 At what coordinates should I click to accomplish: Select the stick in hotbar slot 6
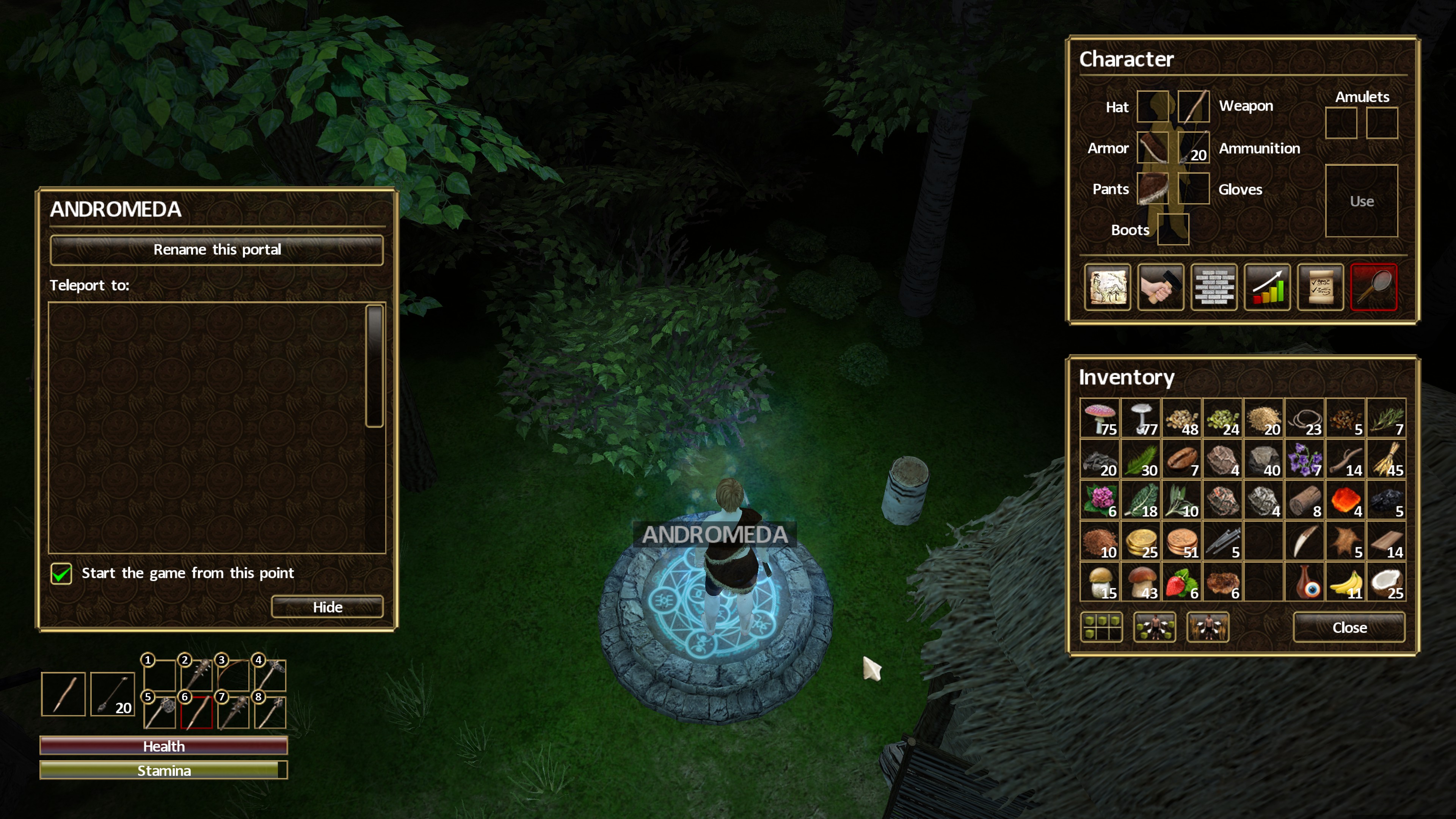(196, 712)
